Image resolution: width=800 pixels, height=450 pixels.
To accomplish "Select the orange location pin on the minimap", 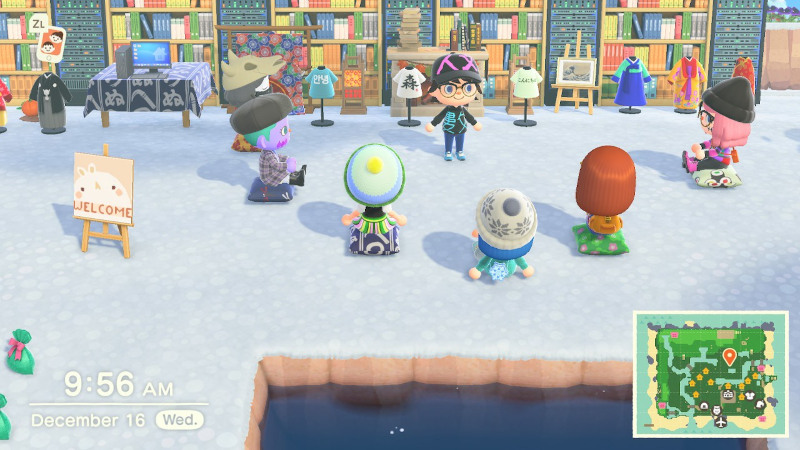I will point(729,356).
